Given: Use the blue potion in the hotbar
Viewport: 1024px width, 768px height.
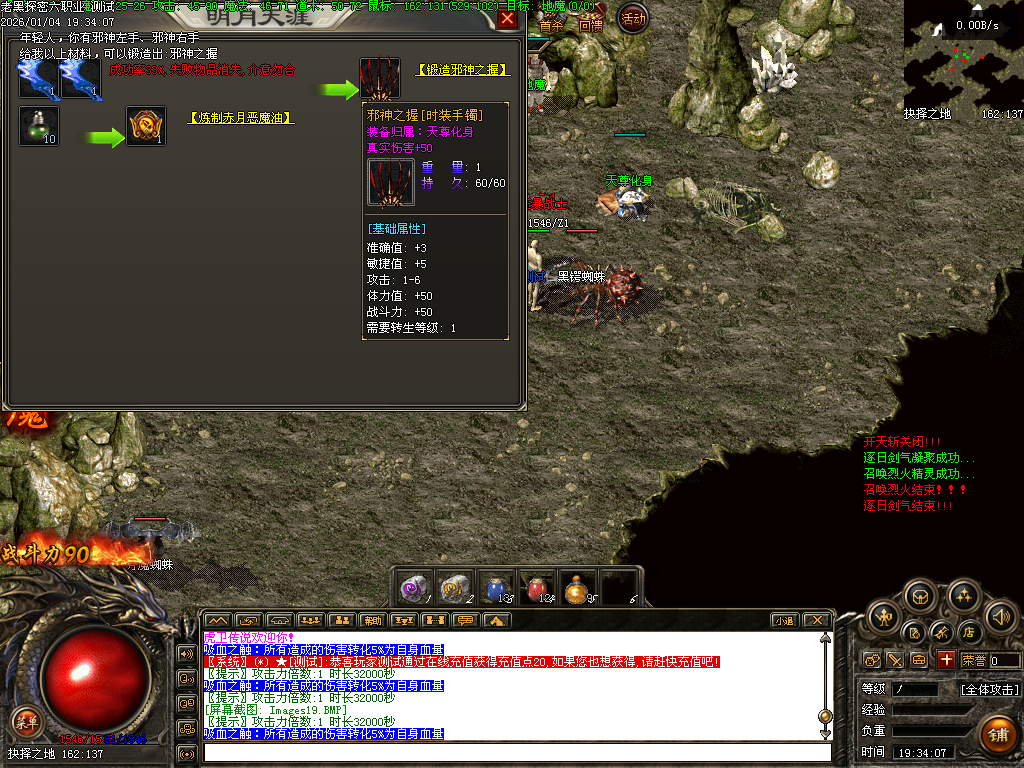Looking at the screenshot, I should click(x=496, y=589).
